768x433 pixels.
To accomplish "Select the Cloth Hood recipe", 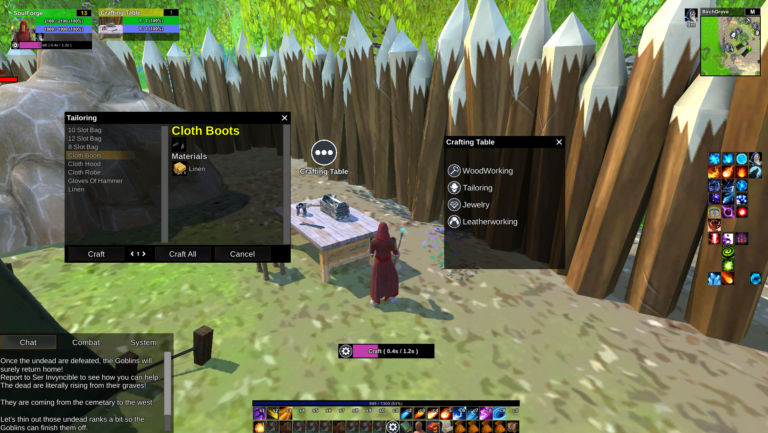I will [84, 164].
